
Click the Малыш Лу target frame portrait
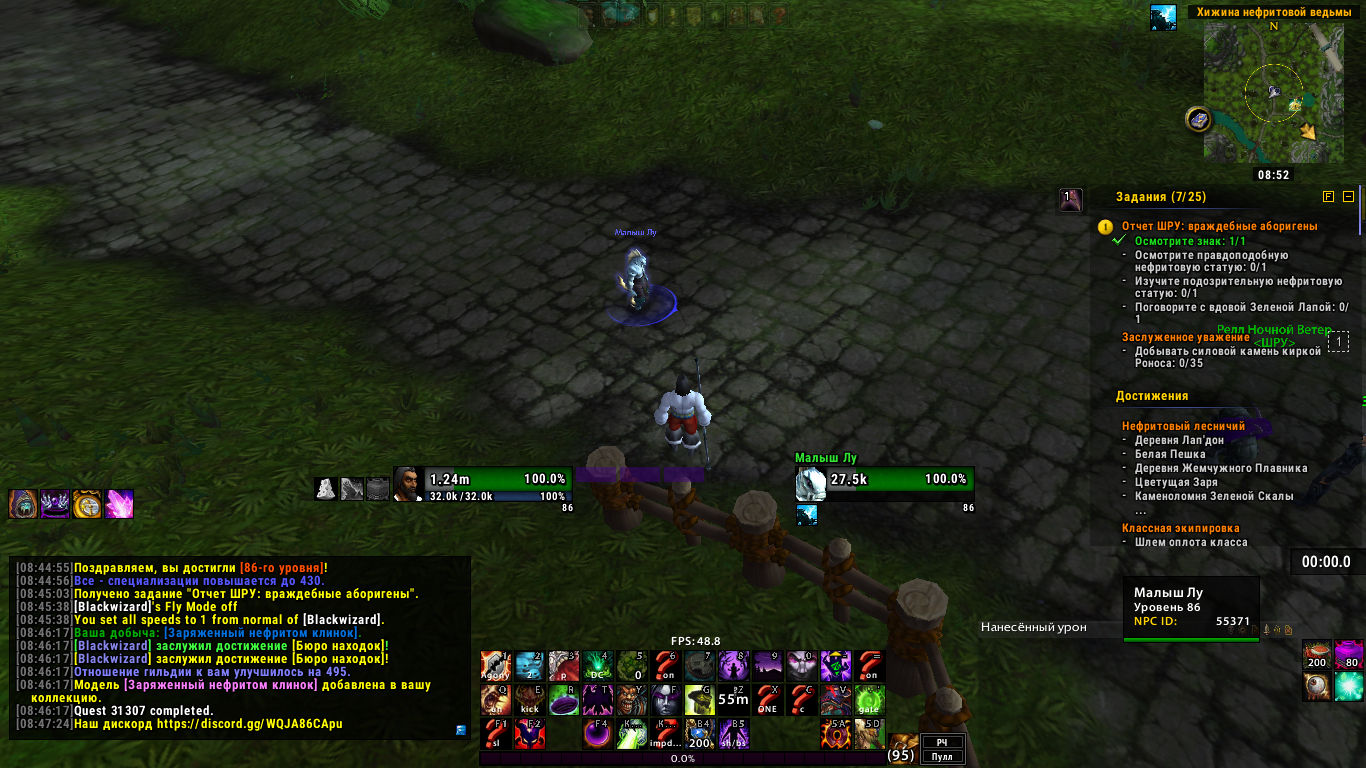click(x=811, y=483)
